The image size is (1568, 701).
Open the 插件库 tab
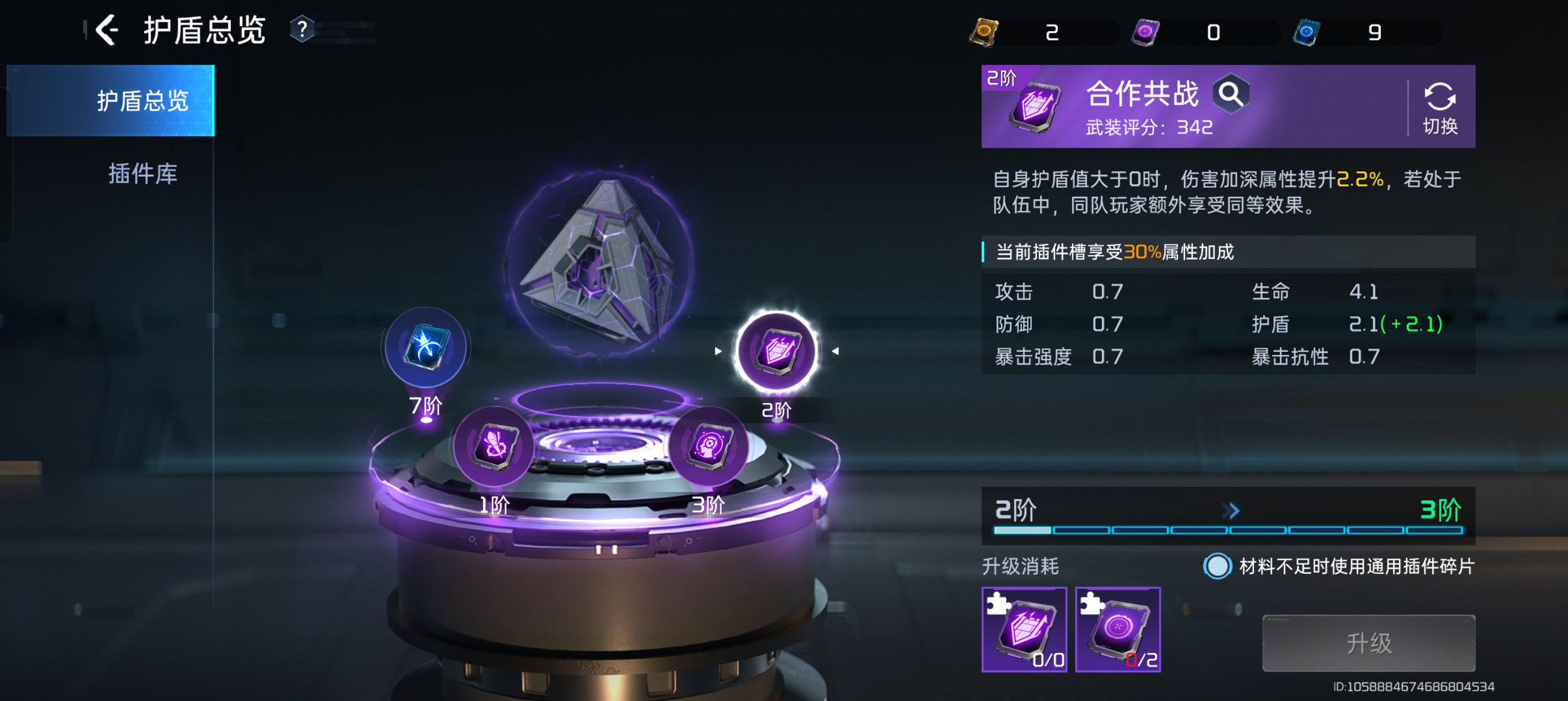pyautogui.click(x=143, y=174)
